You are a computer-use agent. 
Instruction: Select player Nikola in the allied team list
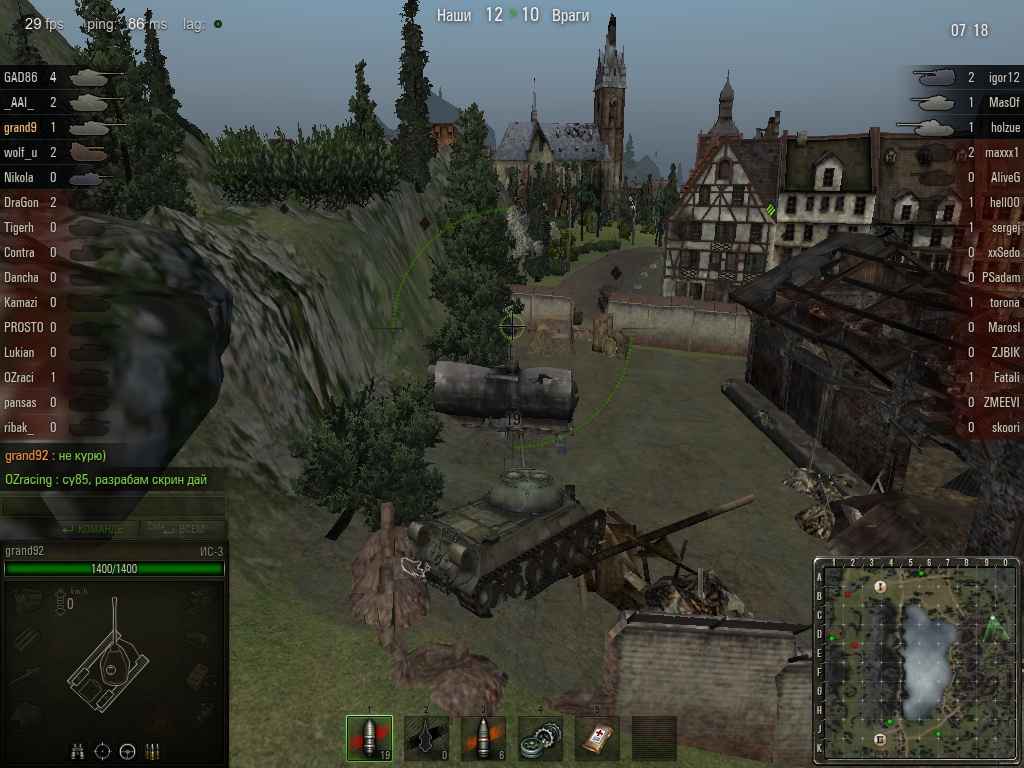pos(19,177)
